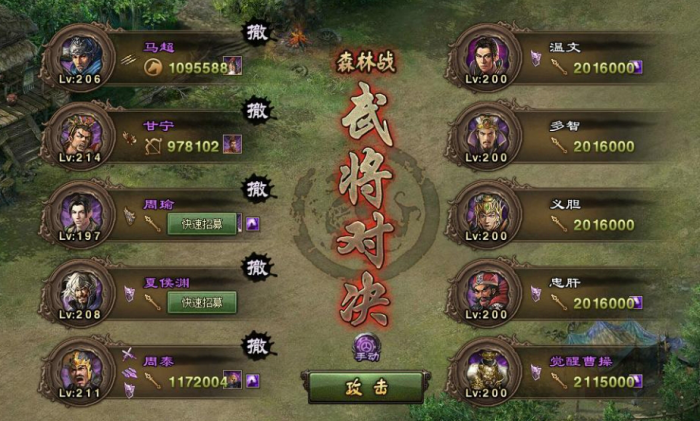Withdraw 马超 using his 撤 button
Screen dimensions: 700x421
[257, 30]
